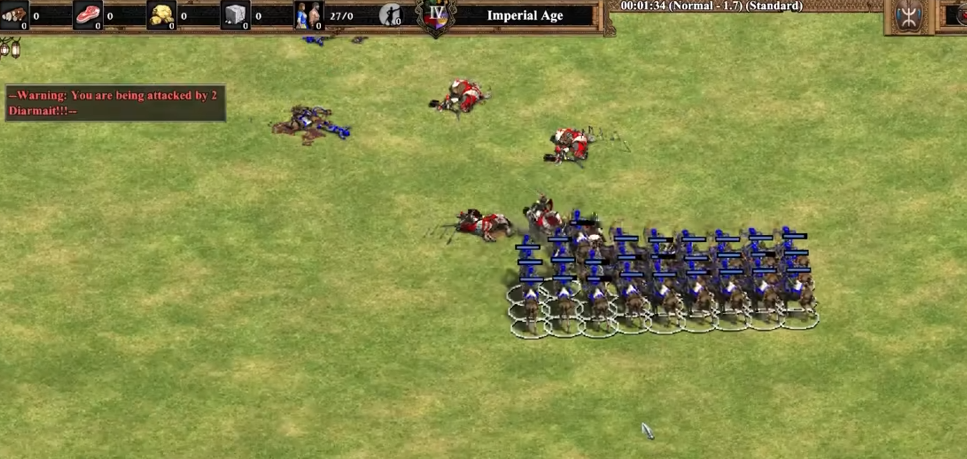Click the hanging lanterns event icon

11,46
